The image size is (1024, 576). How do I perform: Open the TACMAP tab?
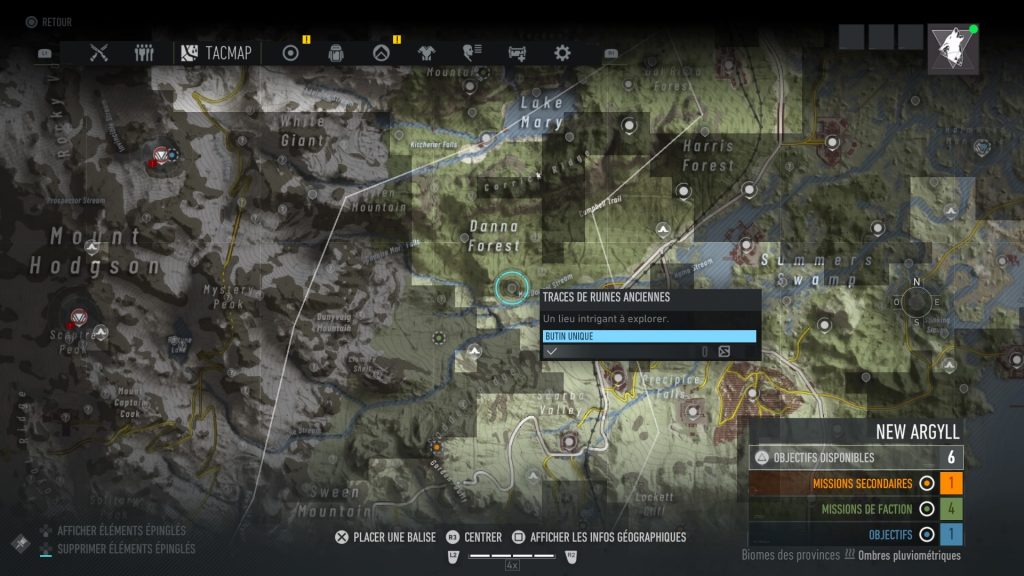pos(216,53)
